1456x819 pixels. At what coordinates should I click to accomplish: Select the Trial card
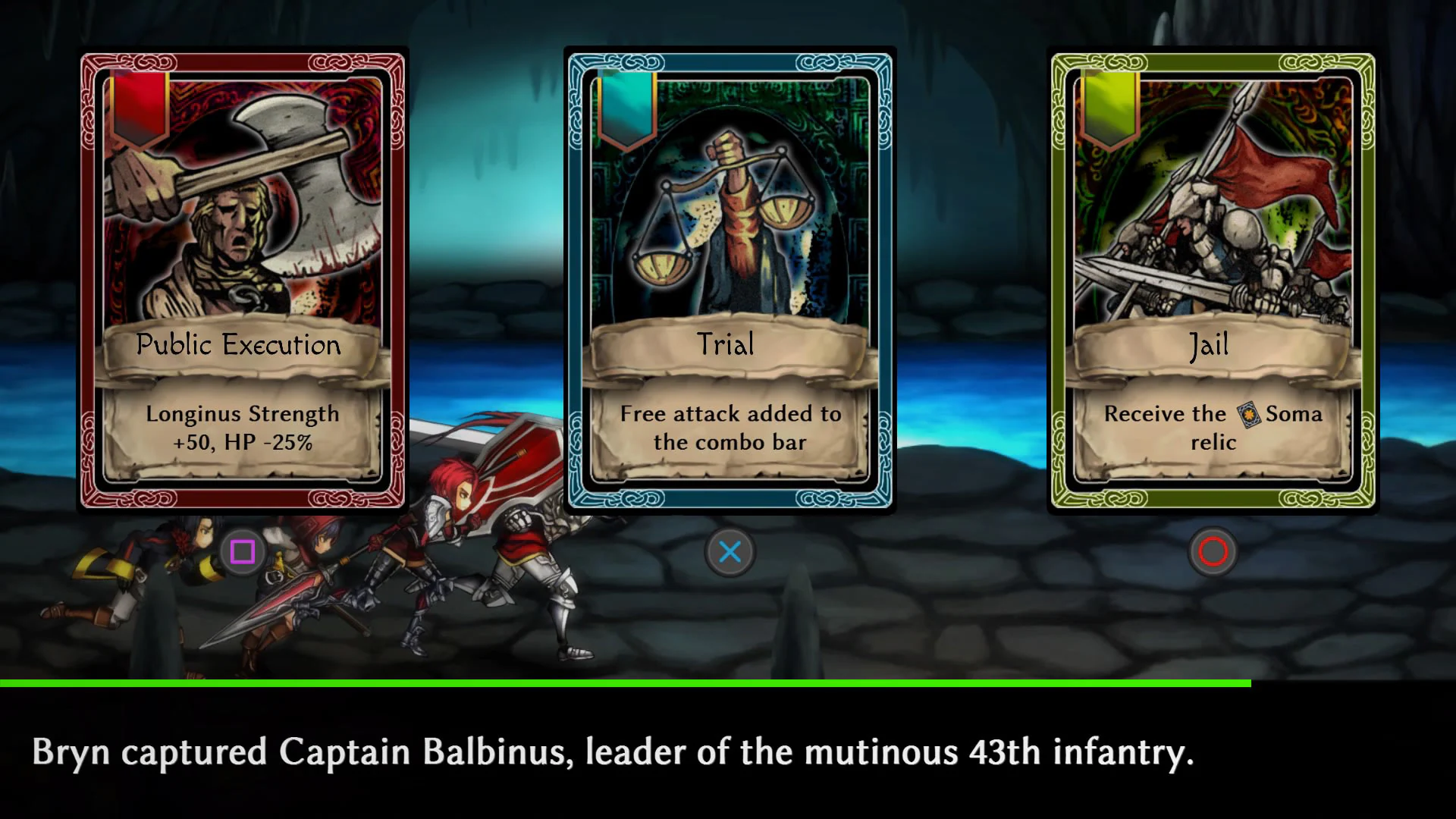(x=730, y=281)
